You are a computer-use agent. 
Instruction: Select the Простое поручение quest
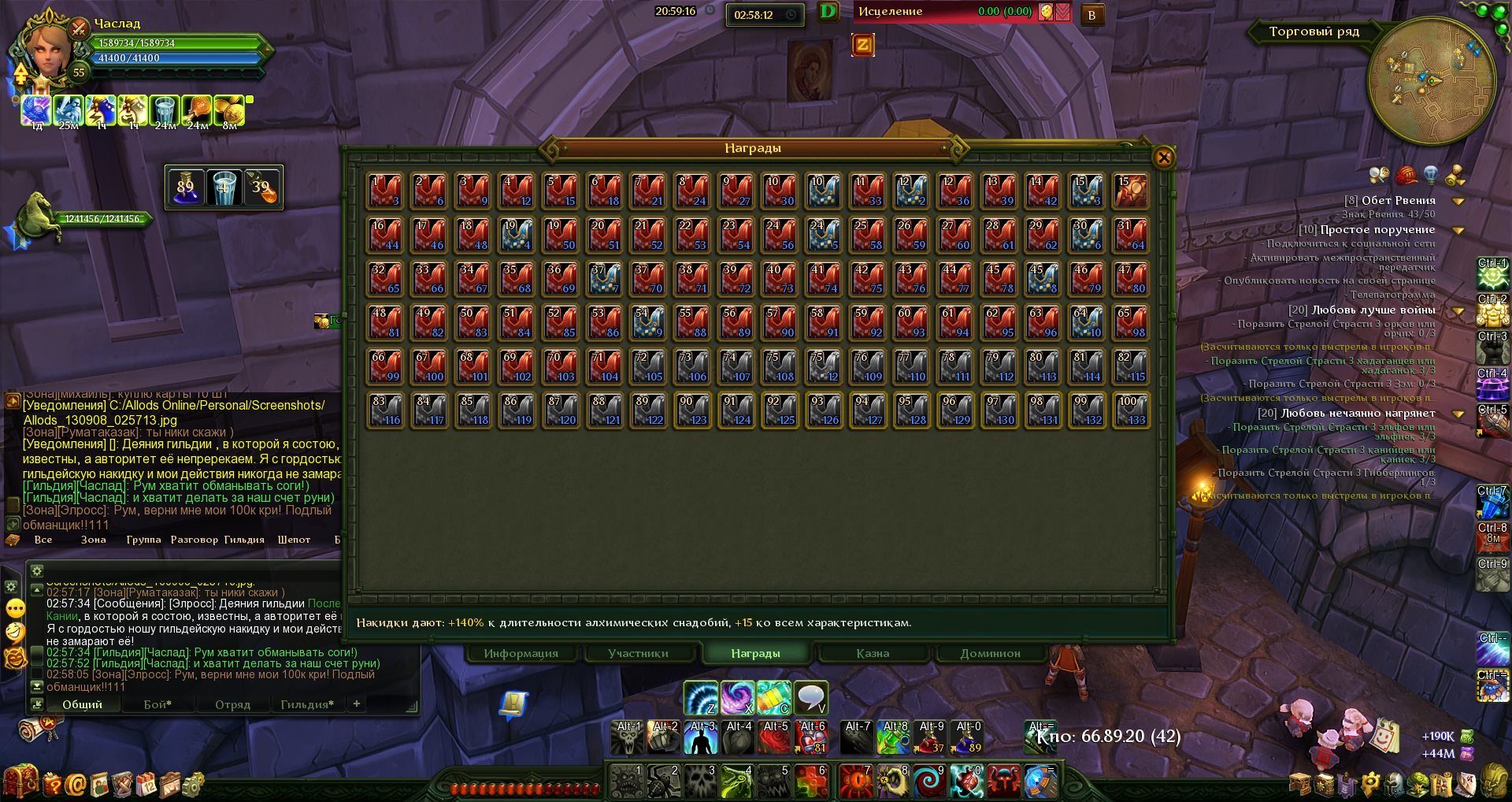(x=1377, y=229)
